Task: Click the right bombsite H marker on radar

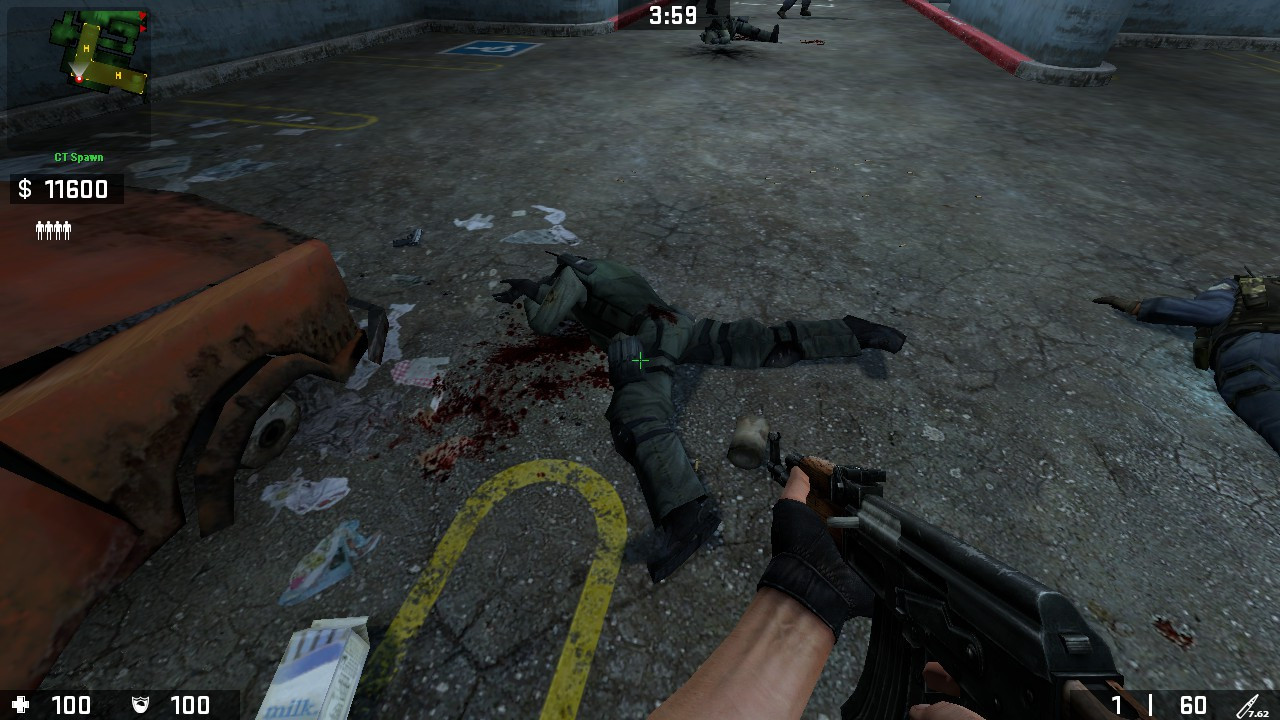Action: pyautogui.click(x=118, y=74)
